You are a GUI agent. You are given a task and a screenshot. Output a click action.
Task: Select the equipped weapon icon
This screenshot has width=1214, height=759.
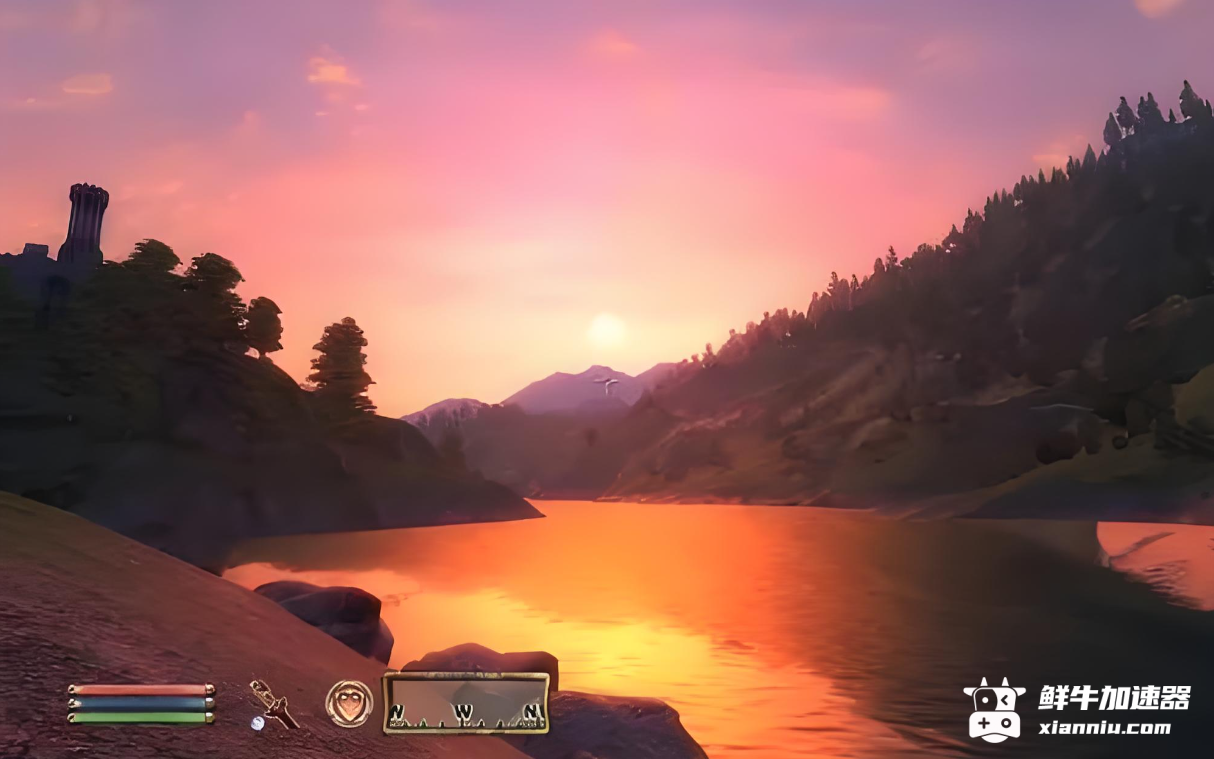coord(273,704)
